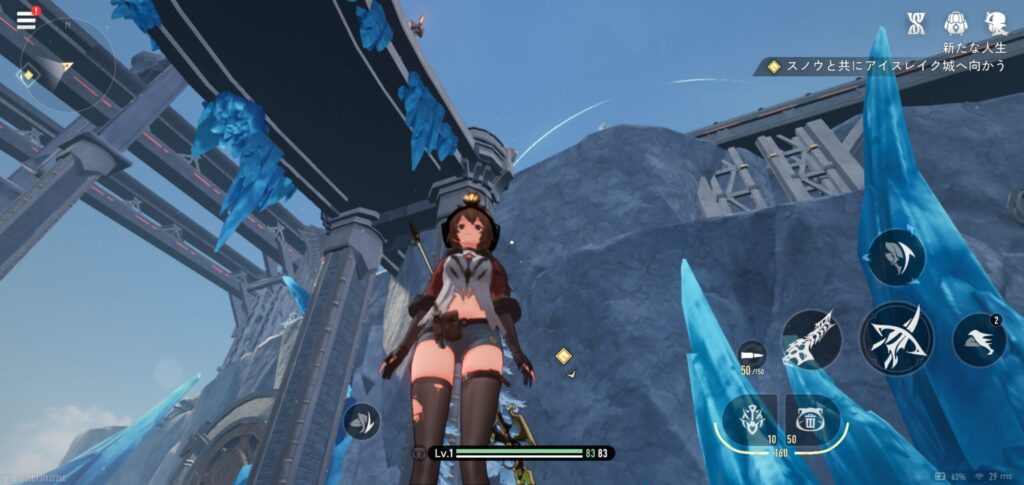Fire the bow main attack button

(x=896, y=339)
